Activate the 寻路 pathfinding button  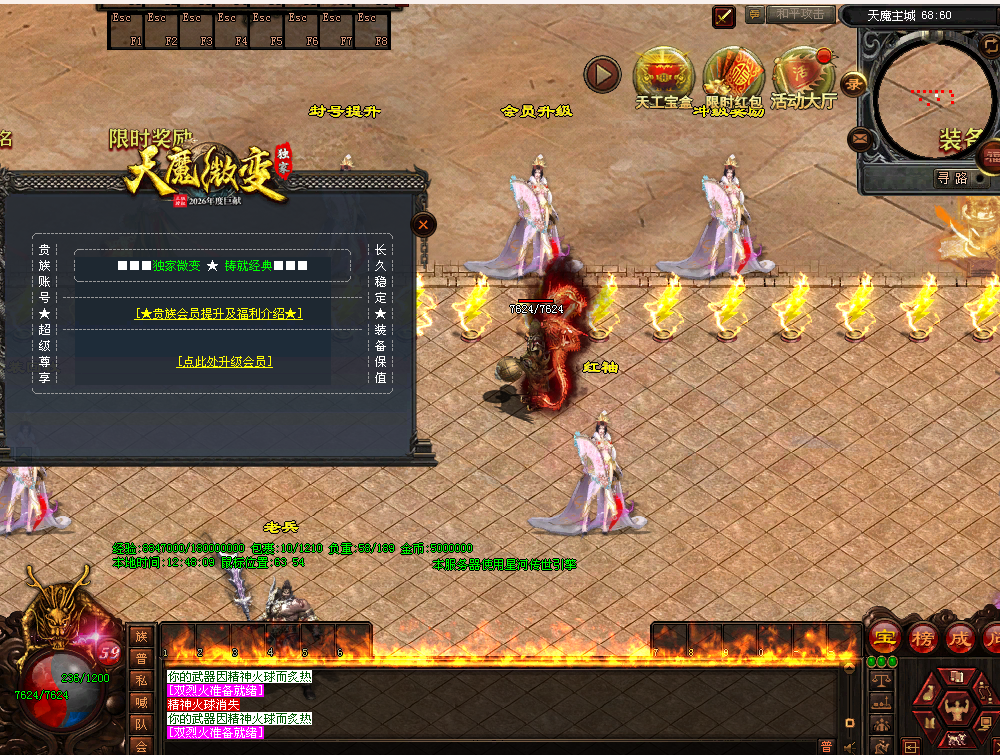tap(951, 178)
